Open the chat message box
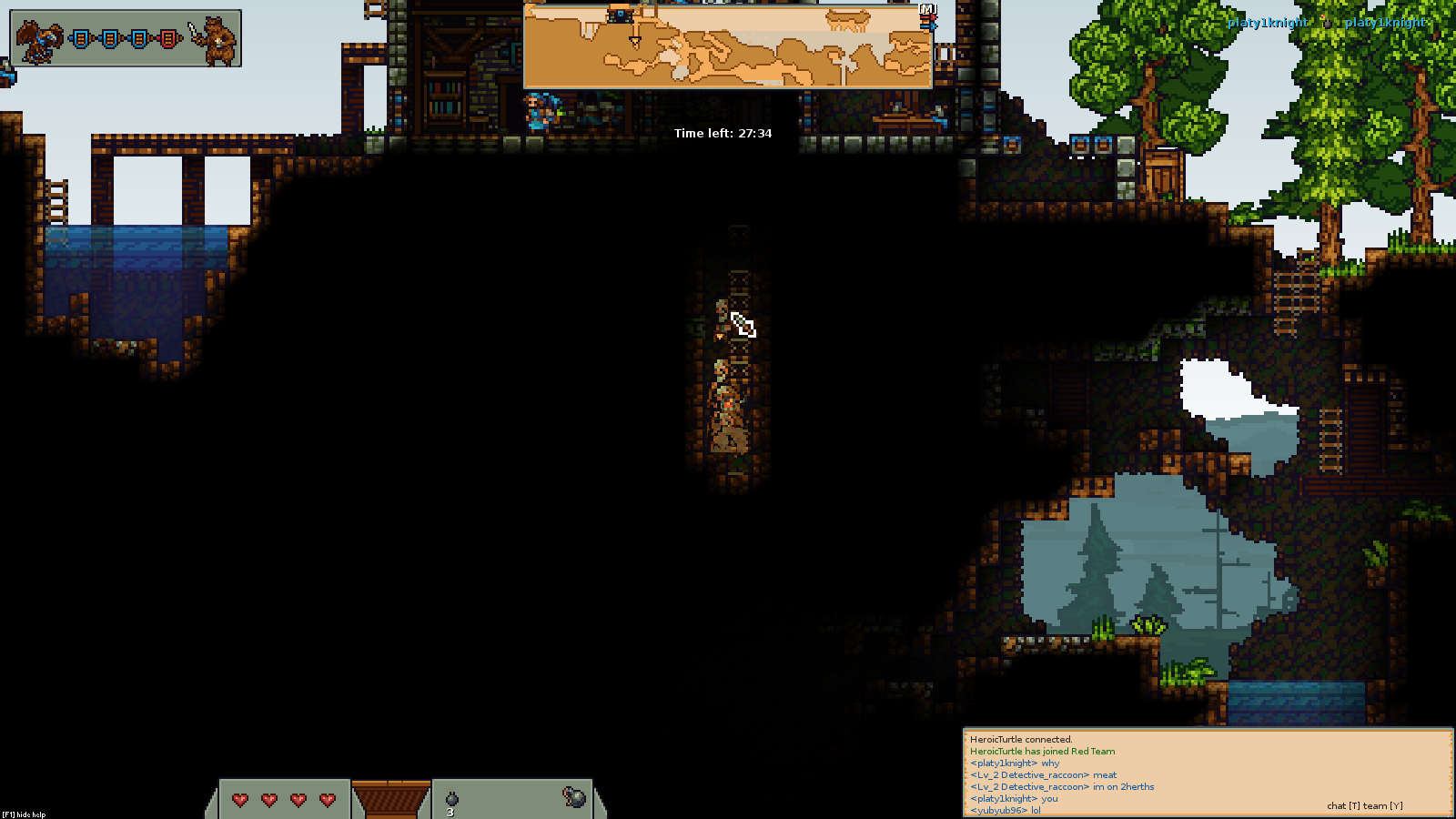The width and height of the screenshot is (1456, 819). coord(1208,772)
